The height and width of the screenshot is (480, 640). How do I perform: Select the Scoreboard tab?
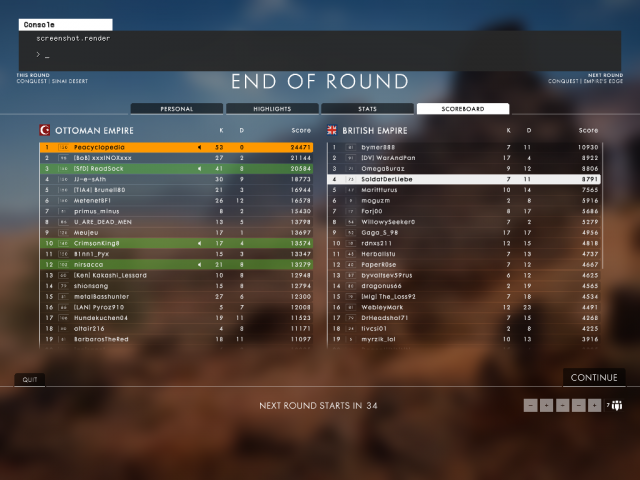[462, 108]
